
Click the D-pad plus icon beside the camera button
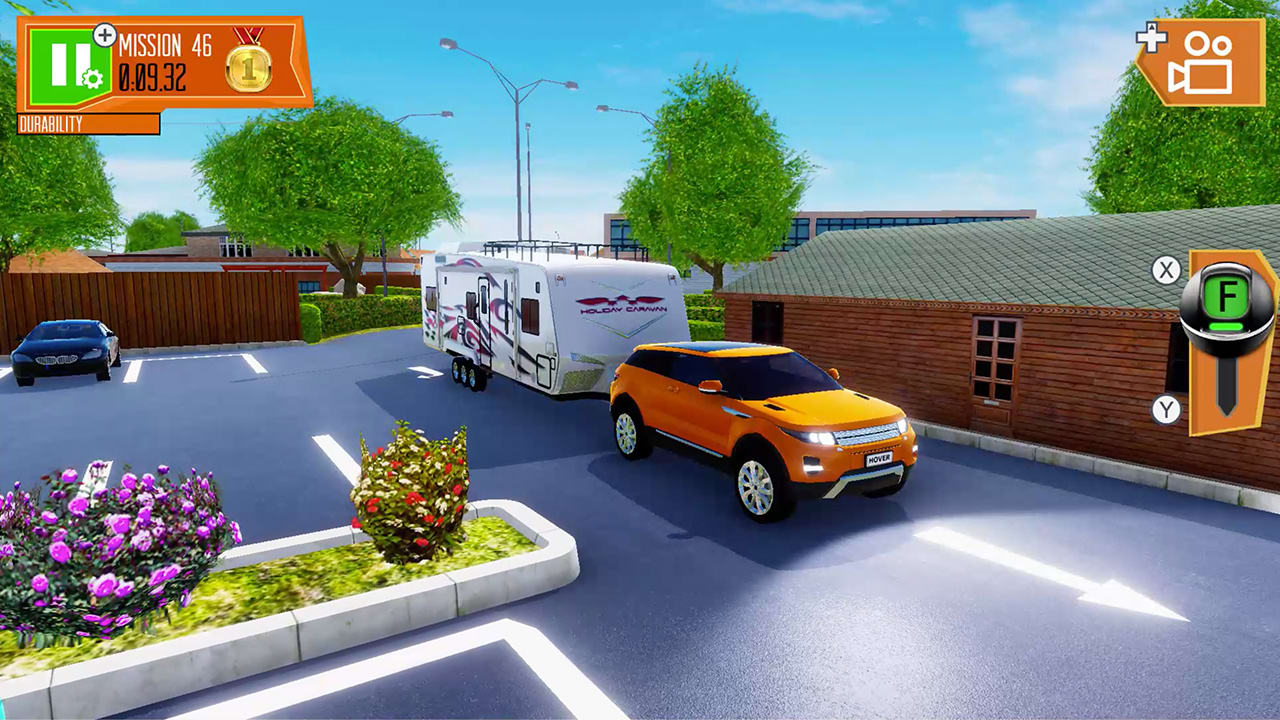click(x=1151, y=40)
